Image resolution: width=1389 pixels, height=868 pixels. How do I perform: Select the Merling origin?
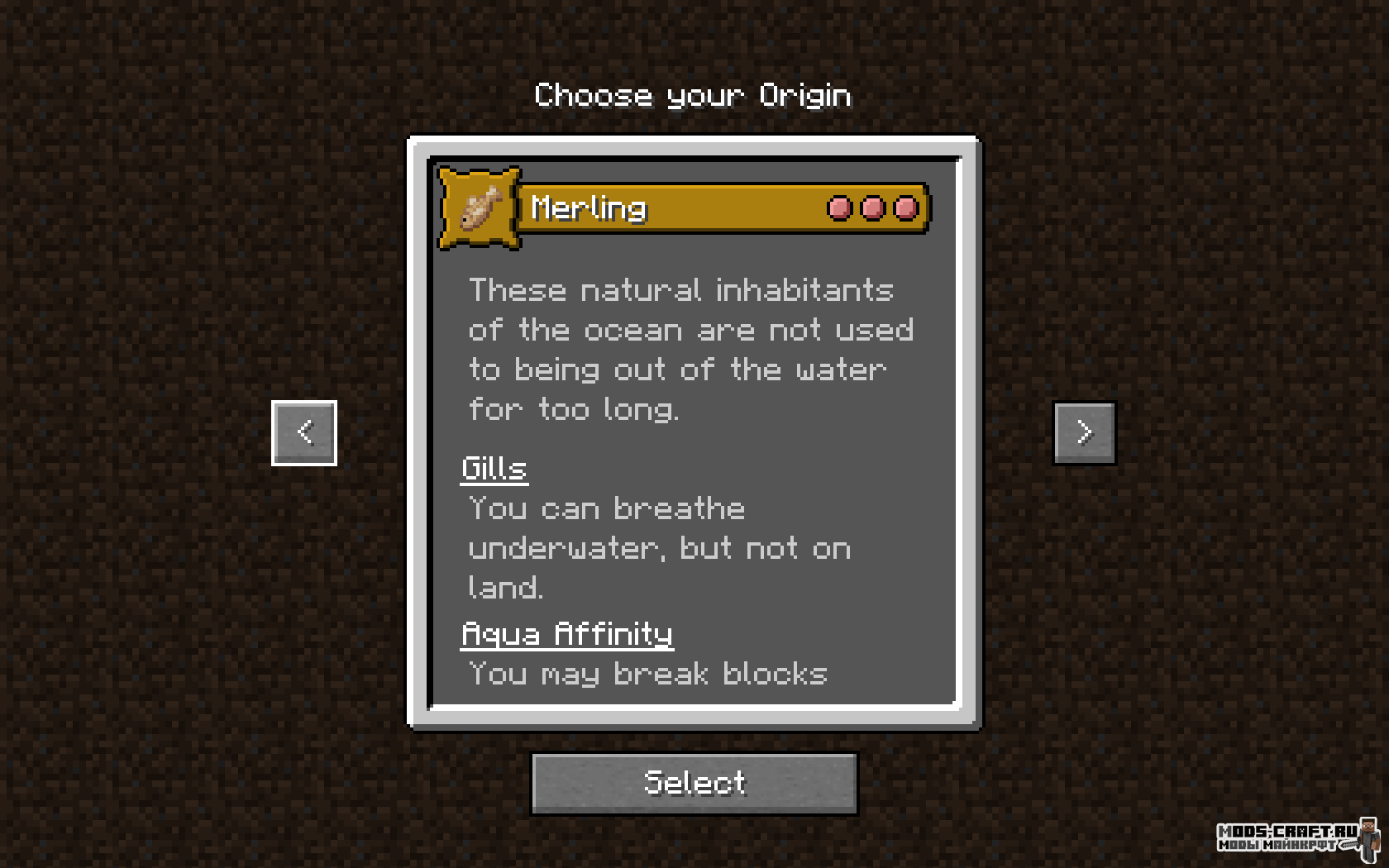coord(694,782)
